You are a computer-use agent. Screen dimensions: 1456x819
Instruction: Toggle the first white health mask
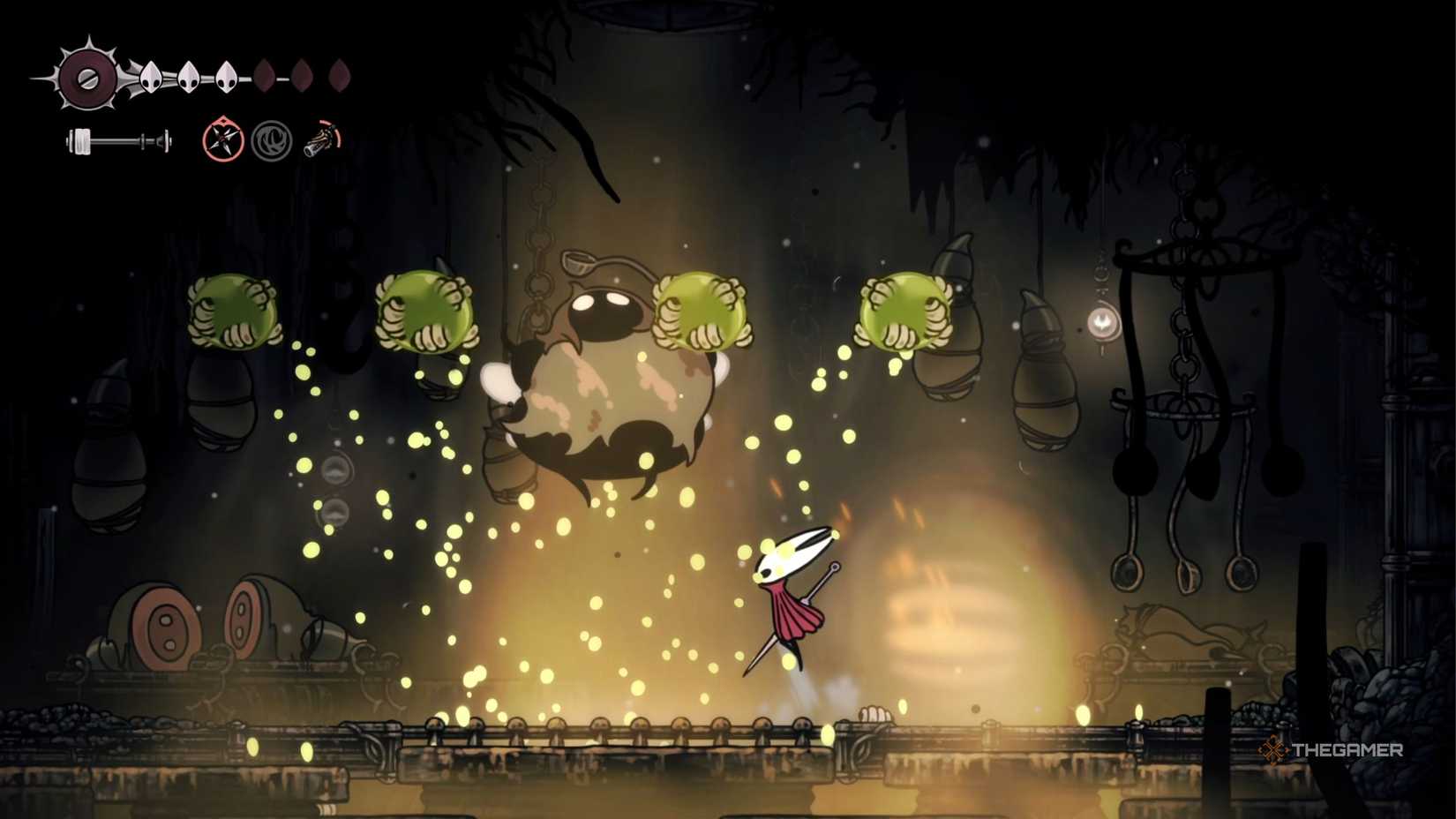coord(150,75)
